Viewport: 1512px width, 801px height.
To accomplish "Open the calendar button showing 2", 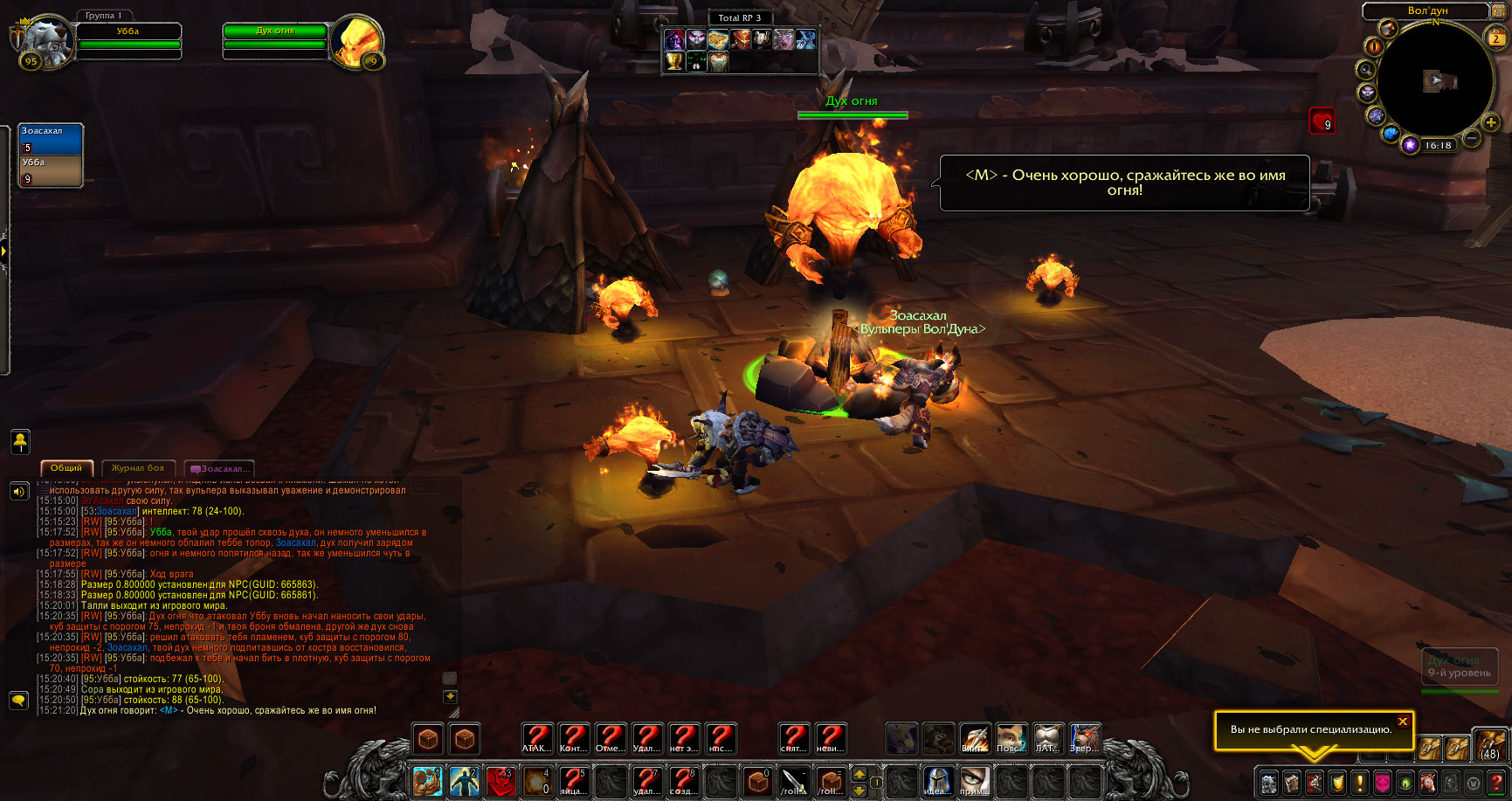I will tap(1496, 38).
